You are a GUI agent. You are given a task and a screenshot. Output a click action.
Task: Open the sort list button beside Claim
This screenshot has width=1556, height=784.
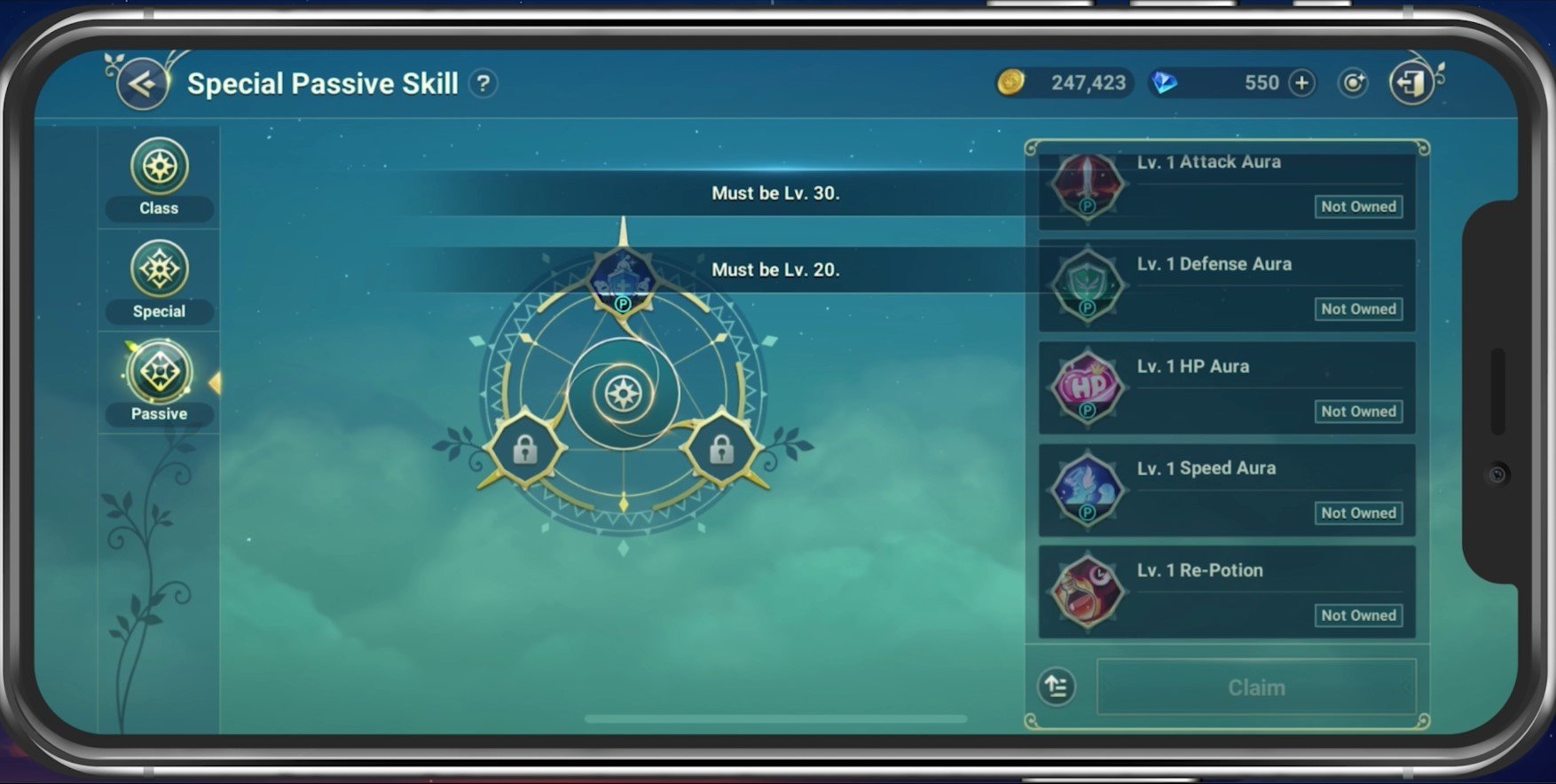tap(1057, 687)
